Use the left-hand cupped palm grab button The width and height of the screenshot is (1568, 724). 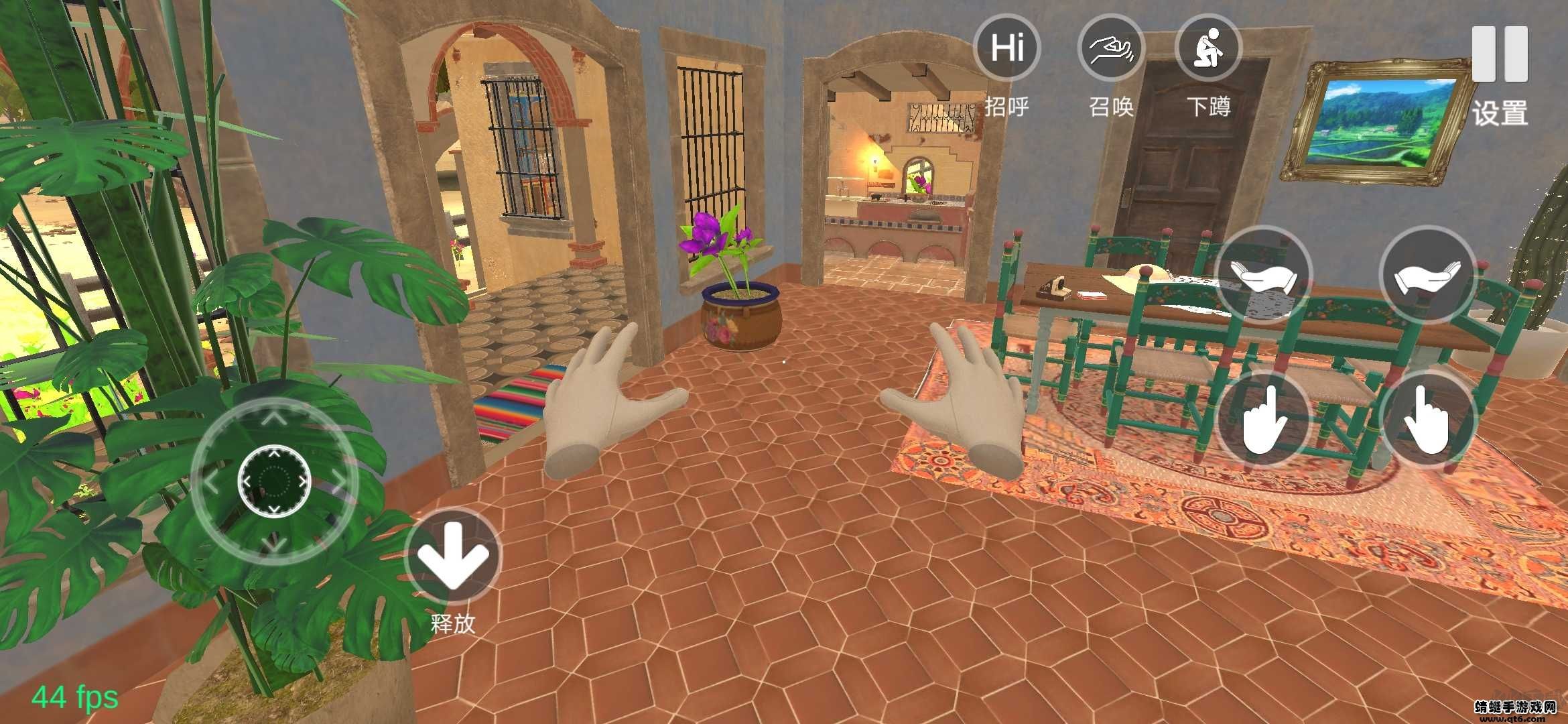point(1263,276)
